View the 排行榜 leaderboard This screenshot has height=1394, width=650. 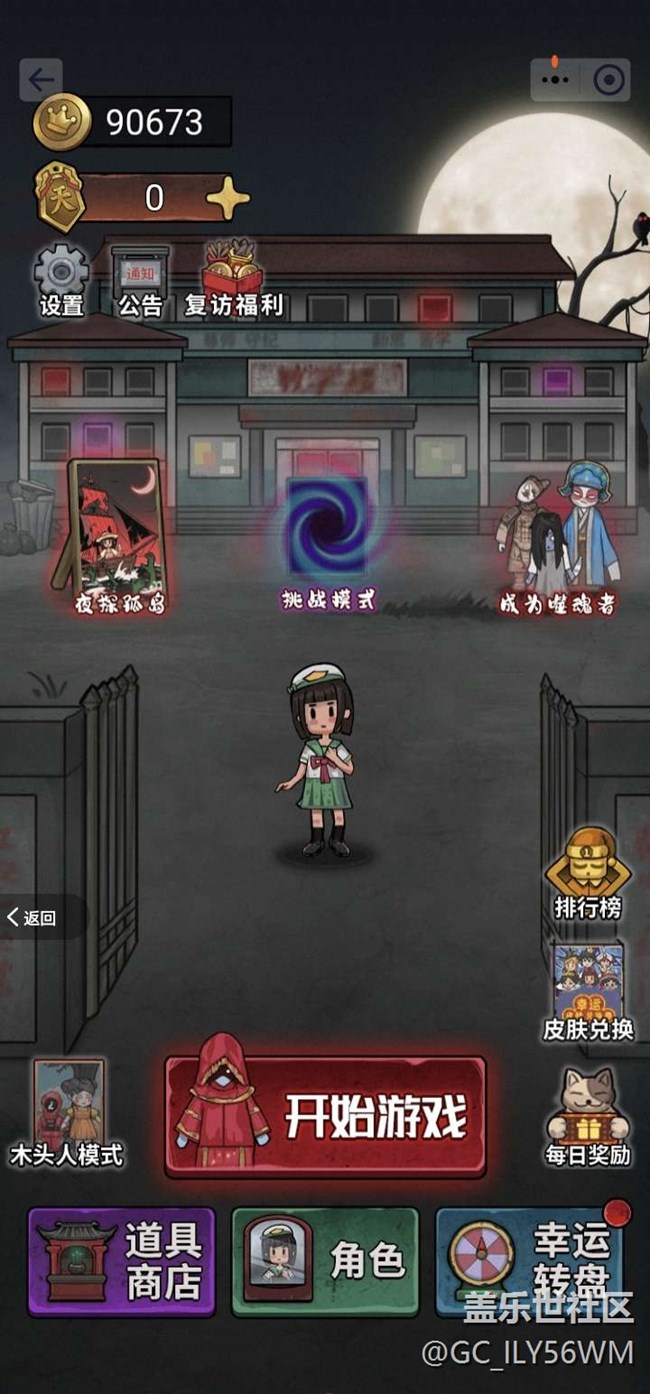pos(588,872)
